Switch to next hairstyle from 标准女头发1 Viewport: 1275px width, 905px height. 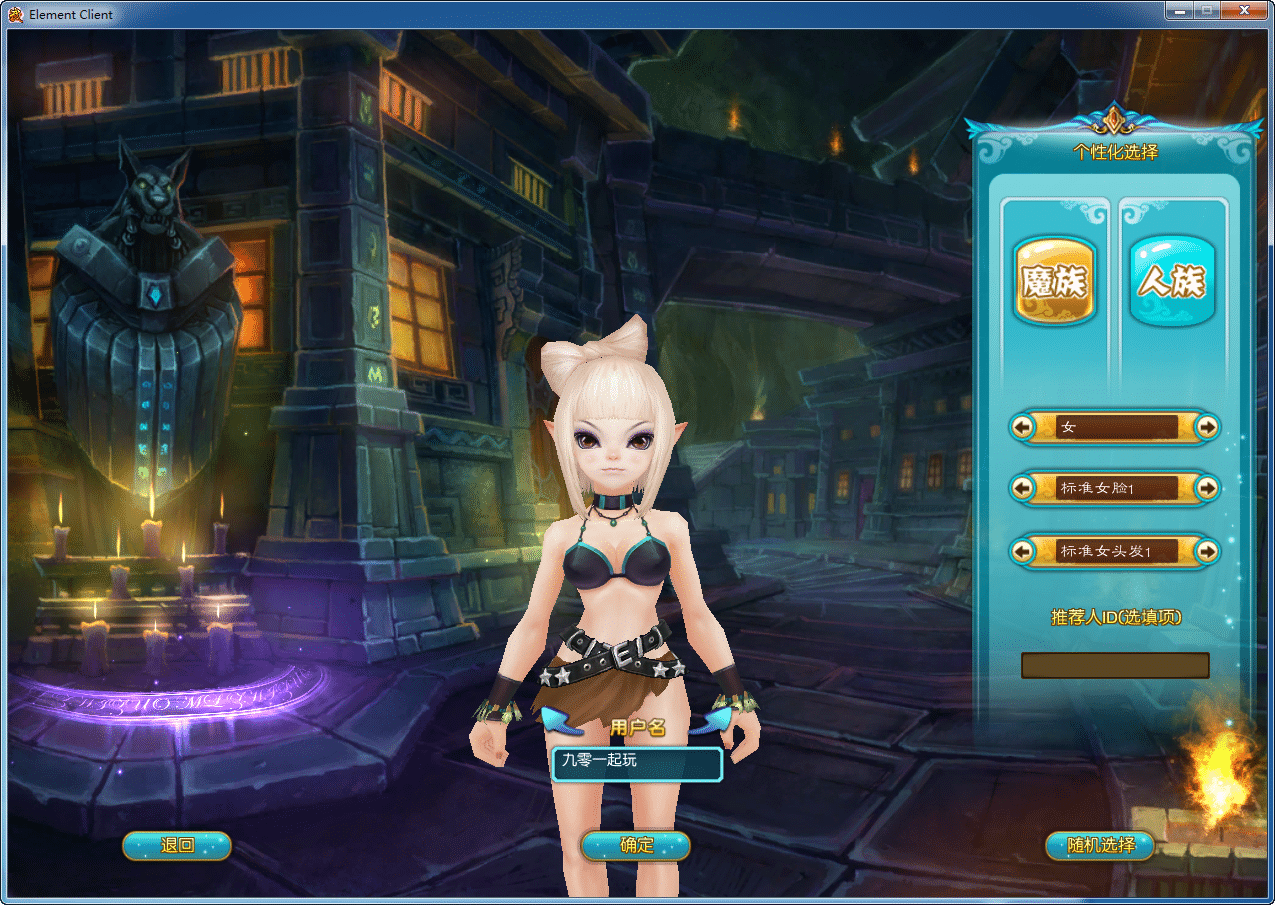coord(1207,551)
